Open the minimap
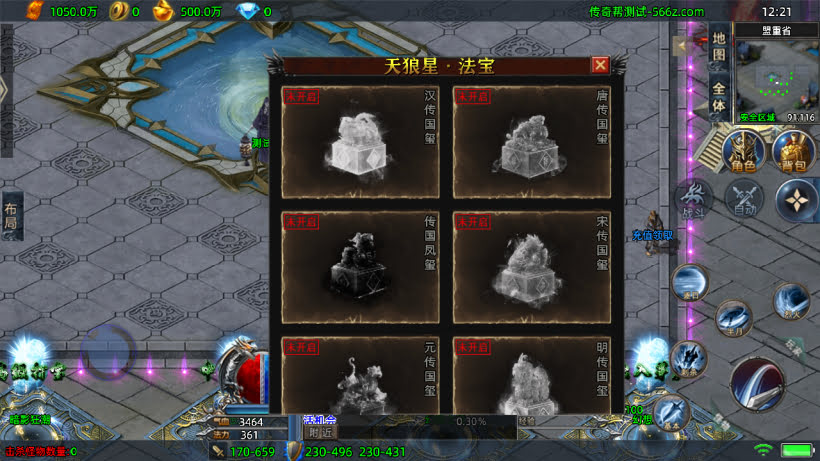The image size is (820, 461). pos(777,80)
